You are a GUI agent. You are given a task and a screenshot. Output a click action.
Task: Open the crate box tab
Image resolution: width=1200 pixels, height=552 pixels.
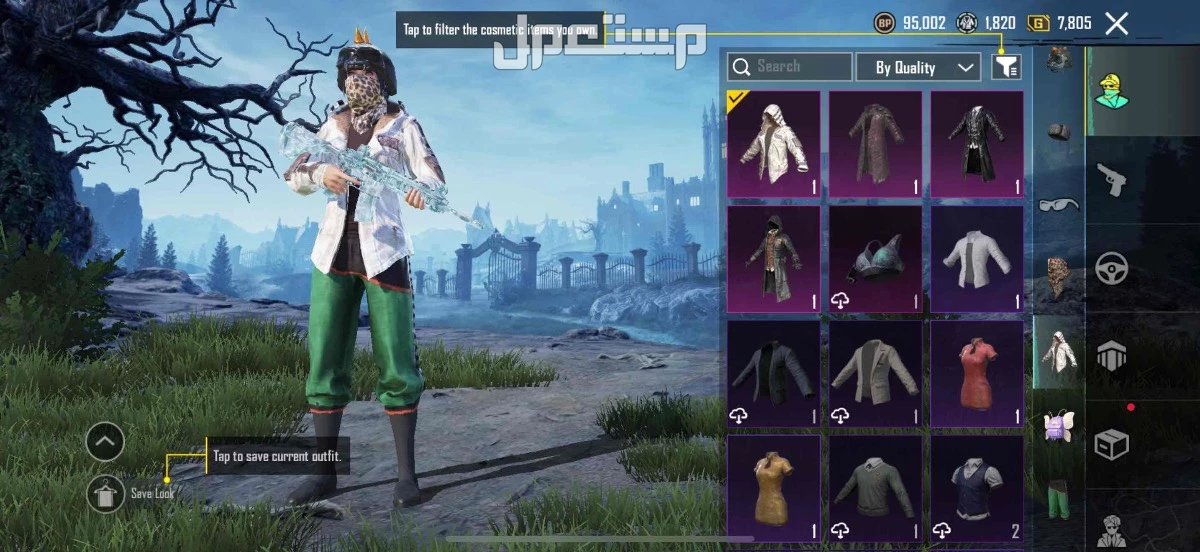tap(1111, 443)
